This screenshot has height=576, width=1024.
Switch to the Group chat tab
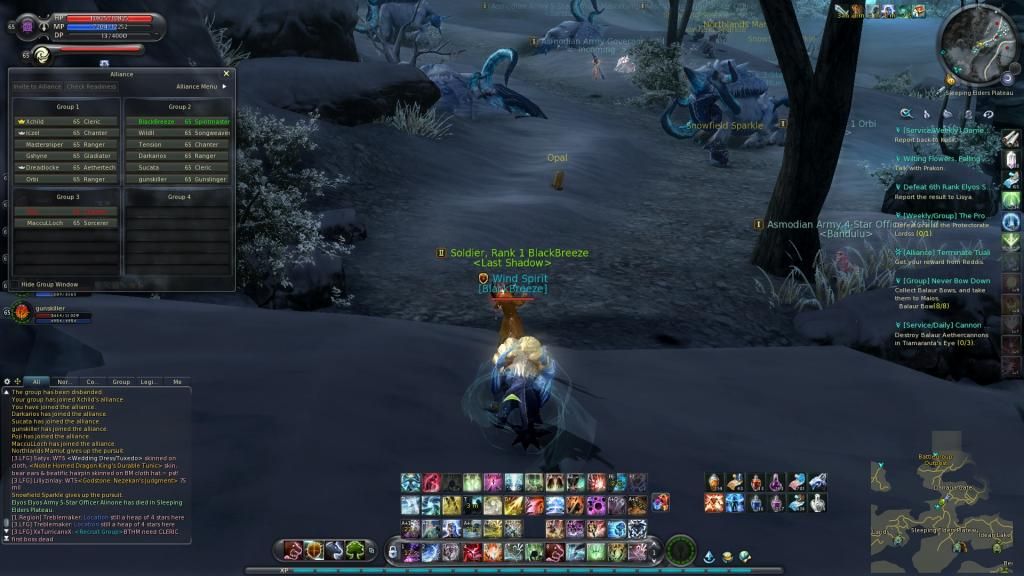tap(121, 381)
